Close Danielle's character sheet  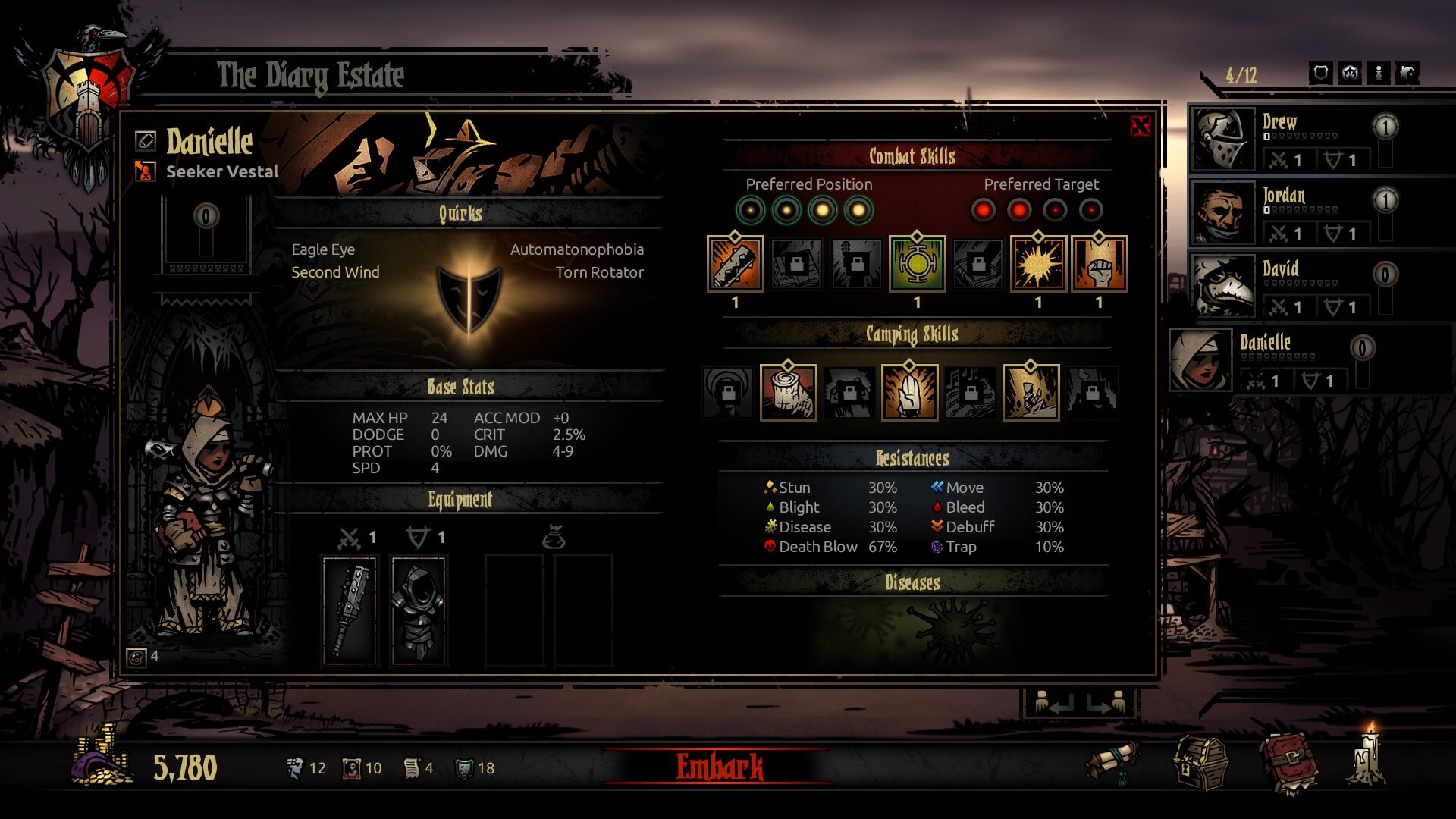click(1140, 126)
